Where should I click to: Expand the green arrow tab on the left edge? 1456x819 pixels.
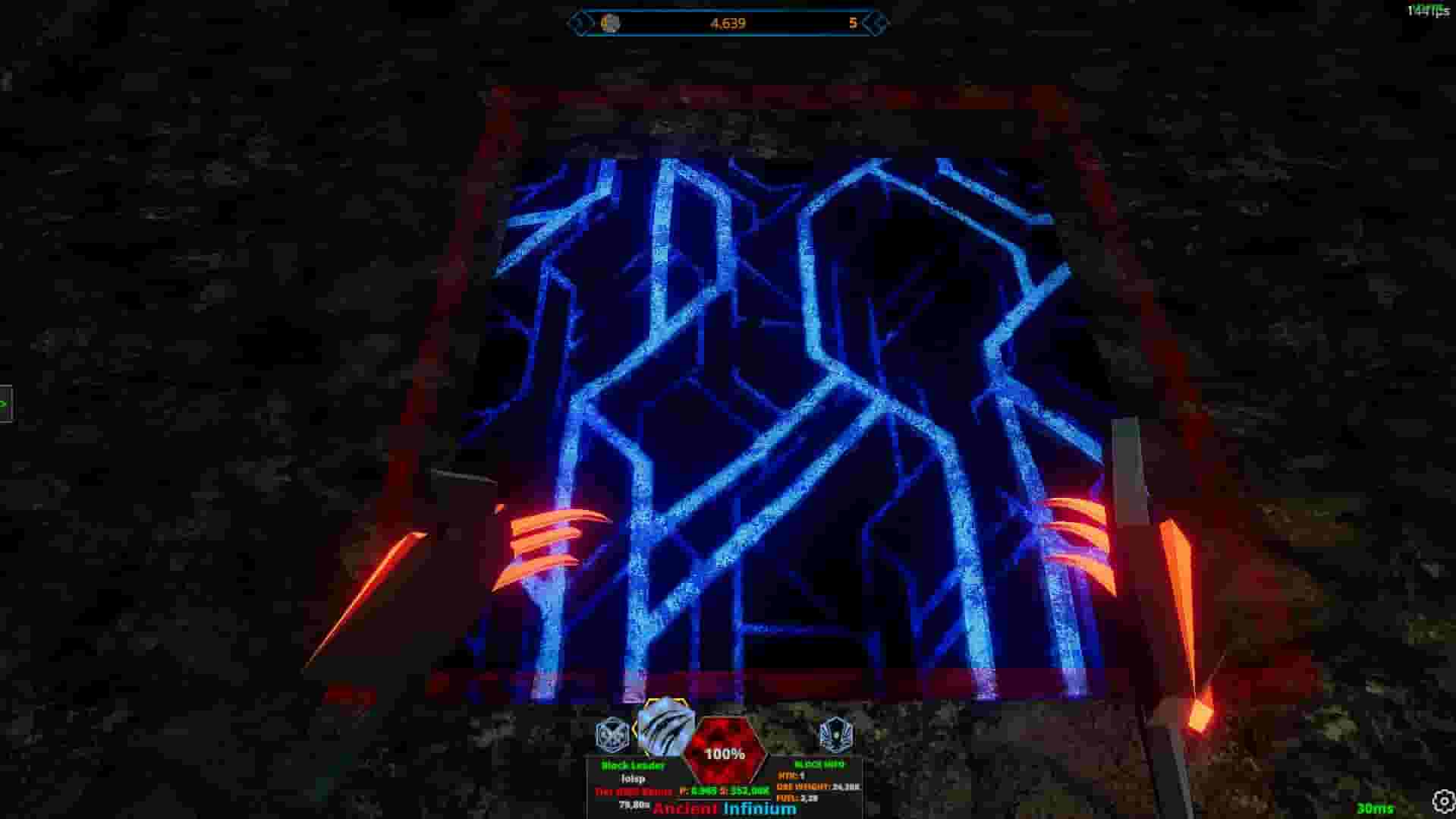(x=6, y=403)
